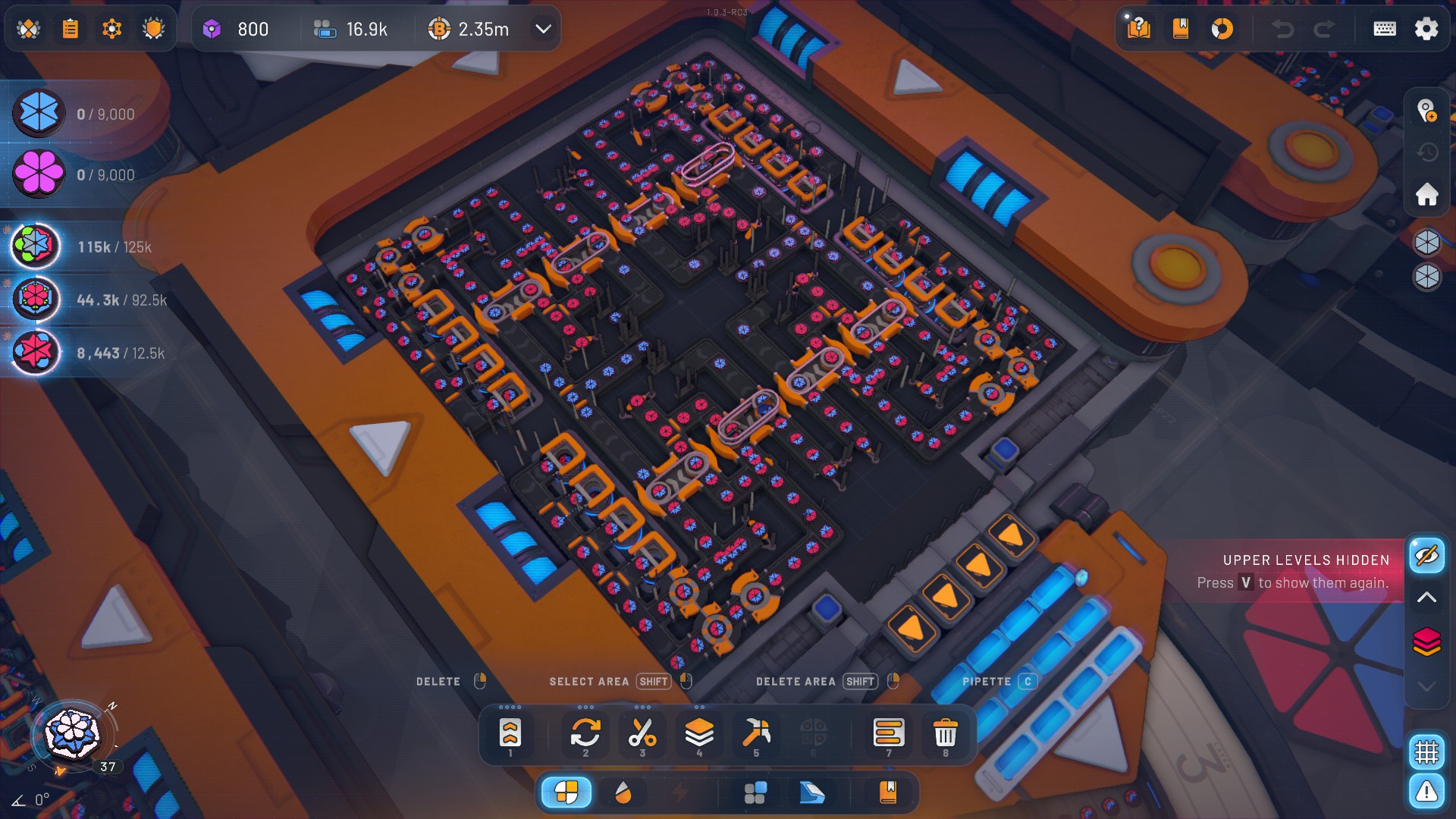Click the up chevron above the layers icon
Image resolution: width=1456 pixels, height=819 pixels.
coord(1427,597)
